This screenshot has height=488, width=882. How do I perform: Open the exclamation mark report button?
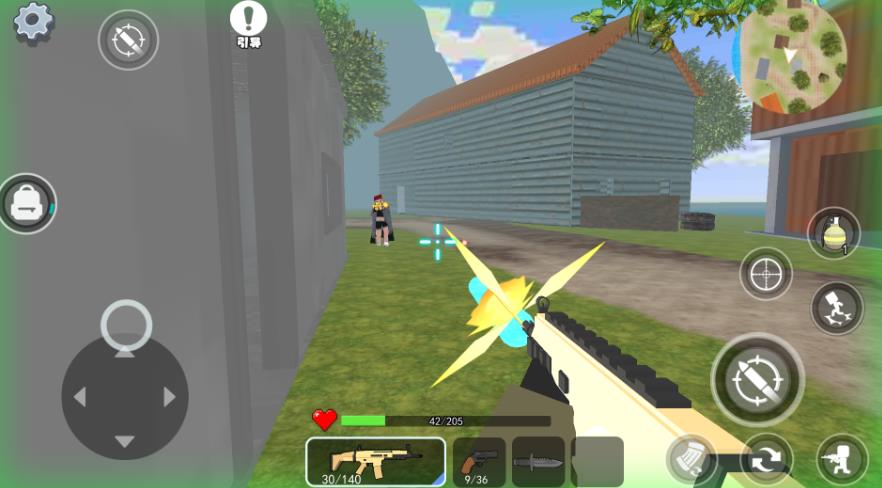click(x=248, y=20)
